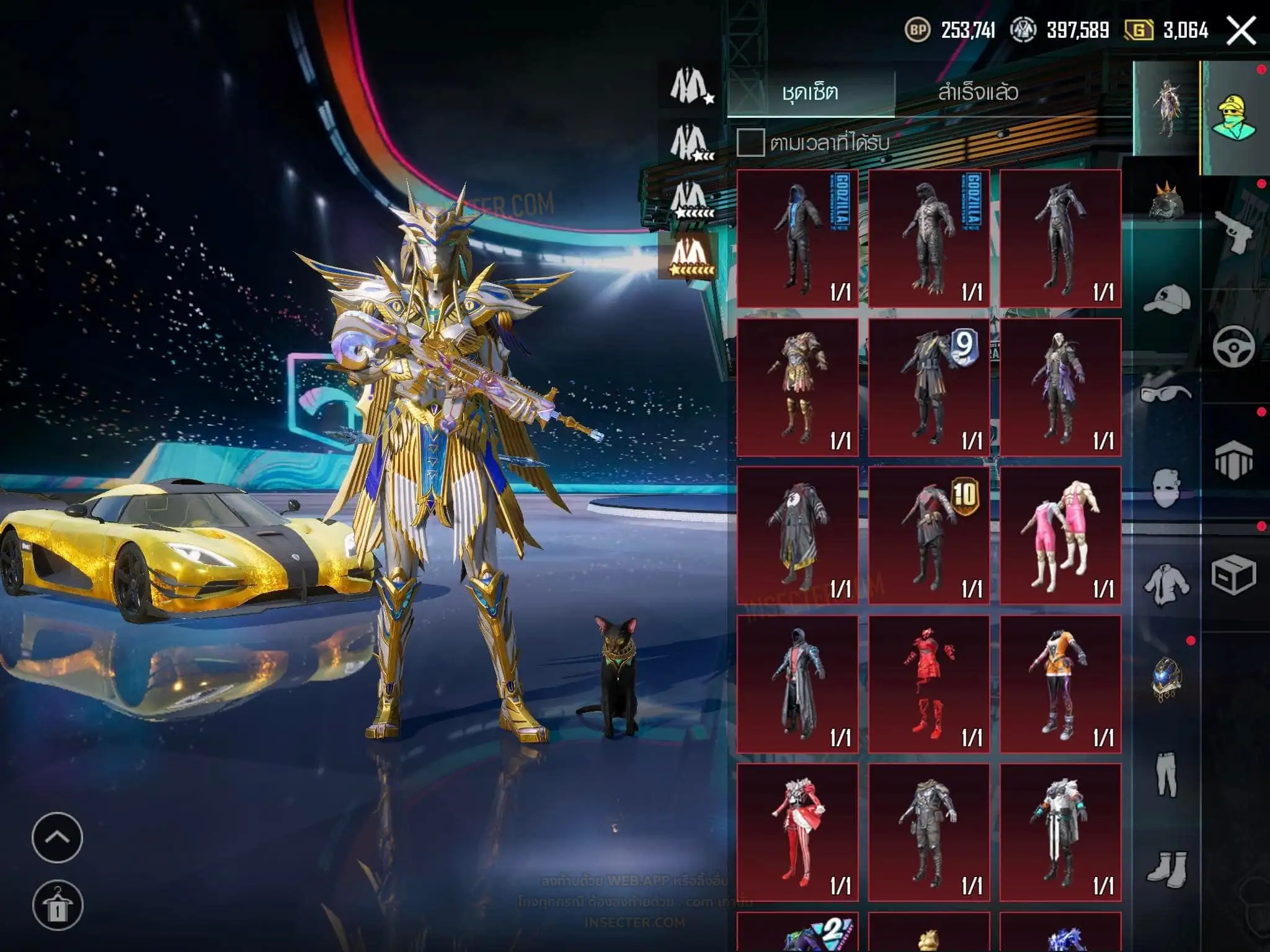
Task: Open the สำเร็จแล้ว tab
Action: tap(978, 93)
